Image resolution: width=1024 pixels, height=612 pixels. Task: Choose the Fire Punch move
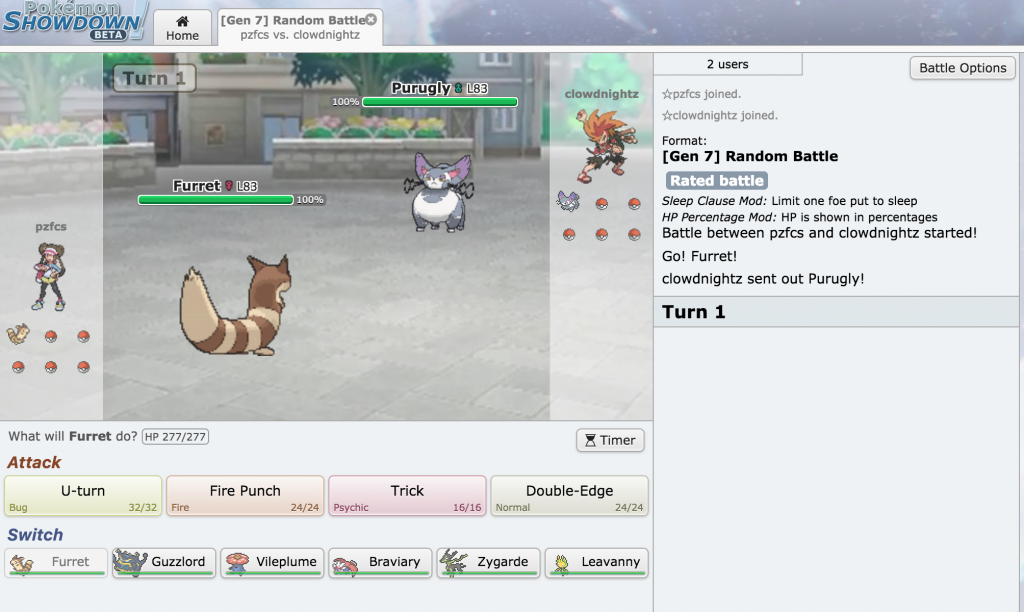[245, 496]
